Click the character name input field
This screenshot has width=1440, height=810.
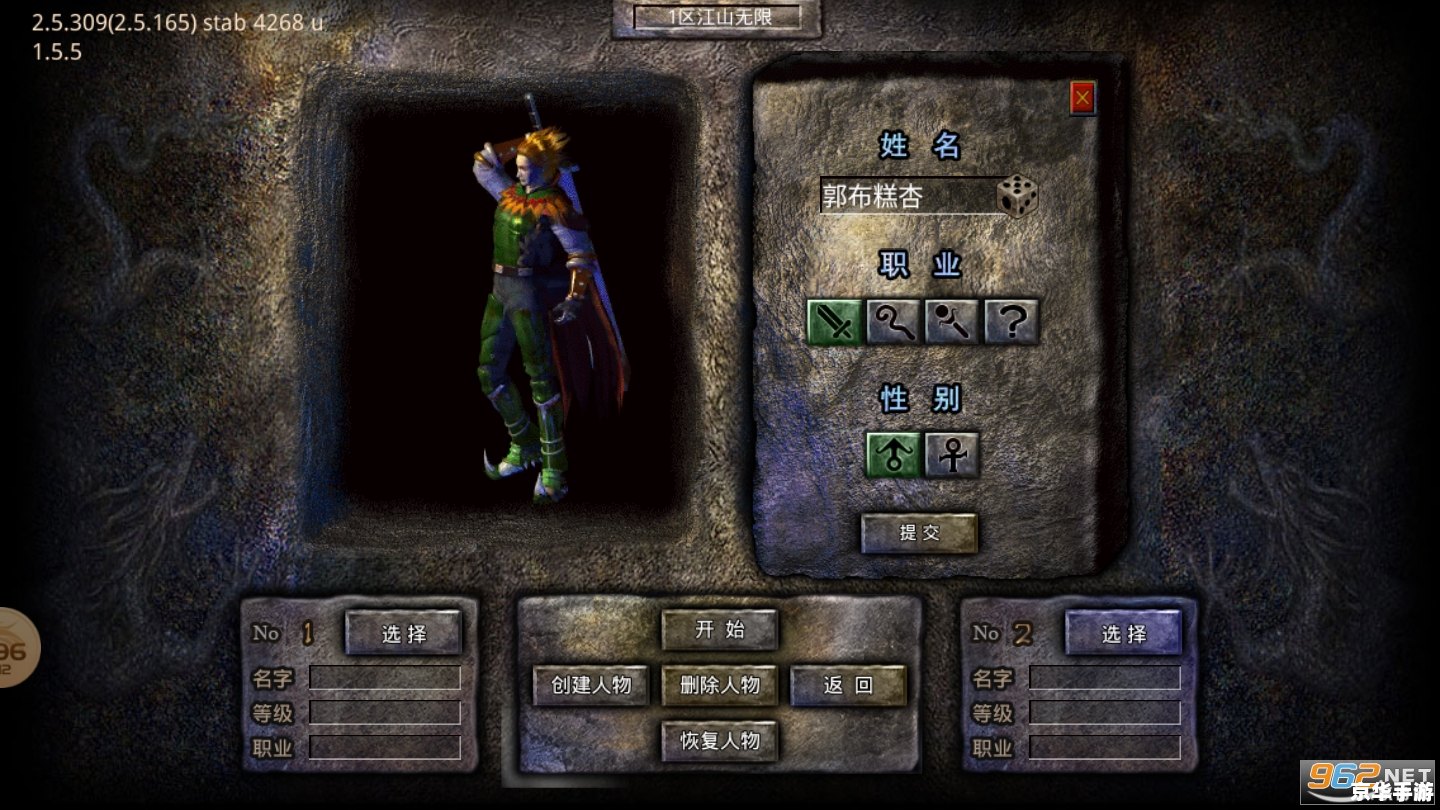point(906,196)
